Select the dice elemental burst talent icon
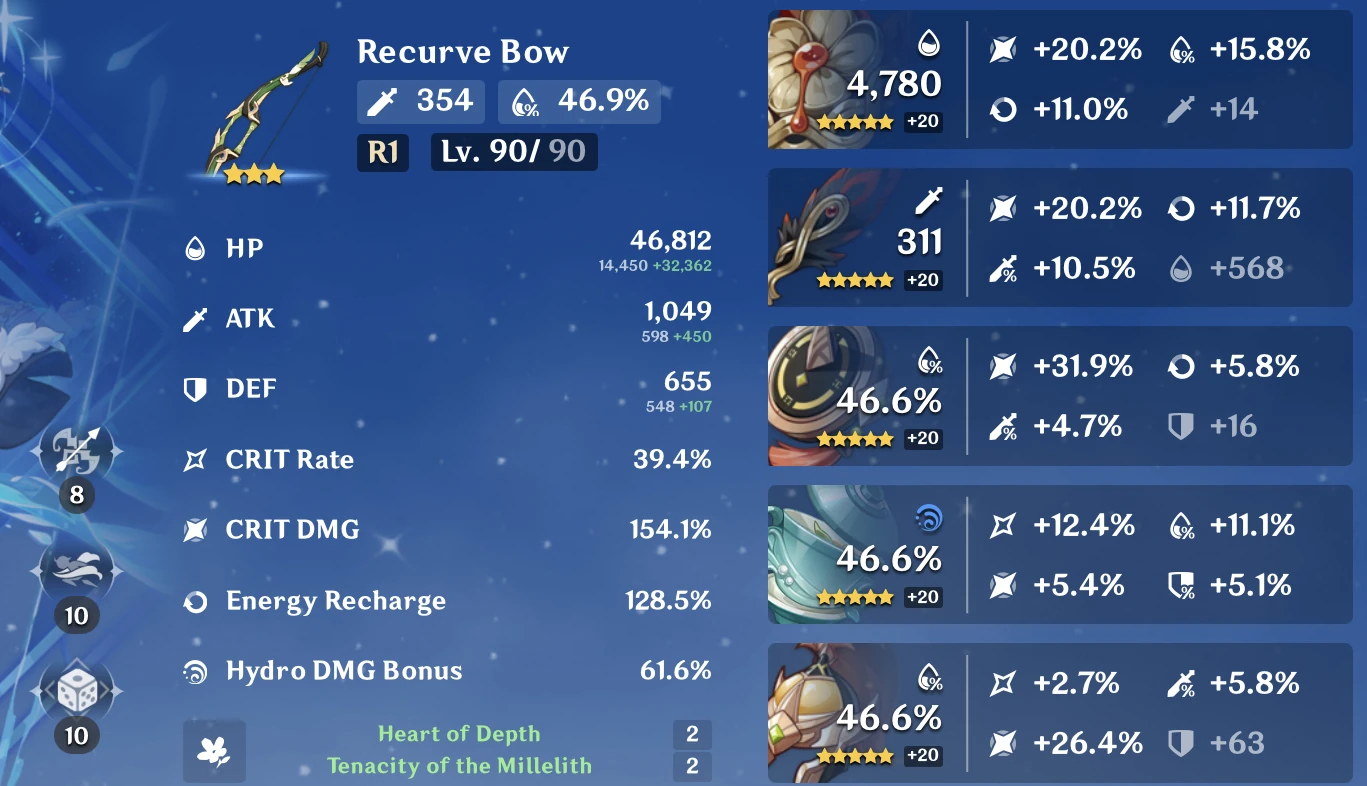 (x=78, y=688)
